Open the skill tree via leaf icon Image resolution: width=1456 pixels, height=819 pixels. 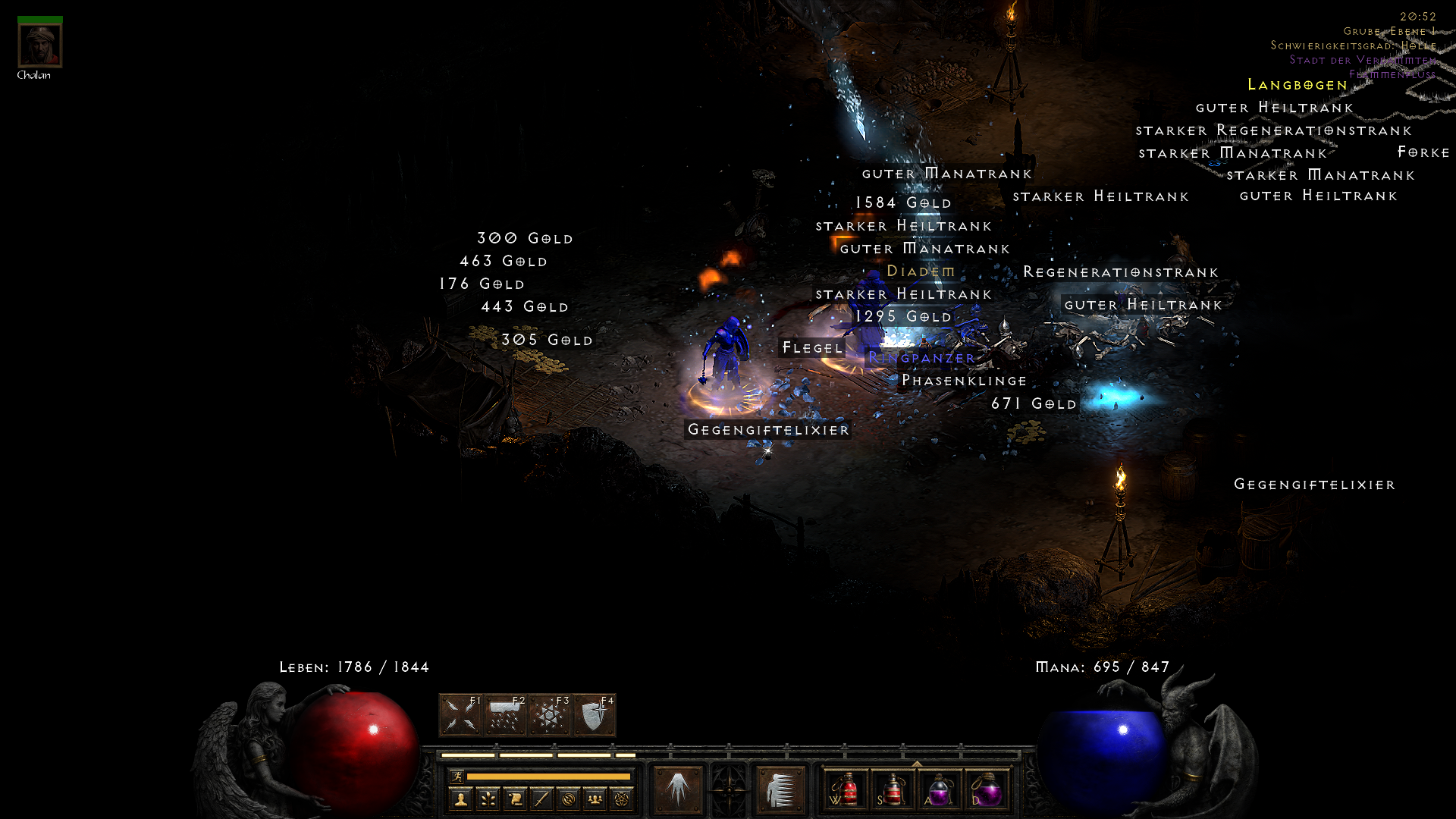coord(488,799)
